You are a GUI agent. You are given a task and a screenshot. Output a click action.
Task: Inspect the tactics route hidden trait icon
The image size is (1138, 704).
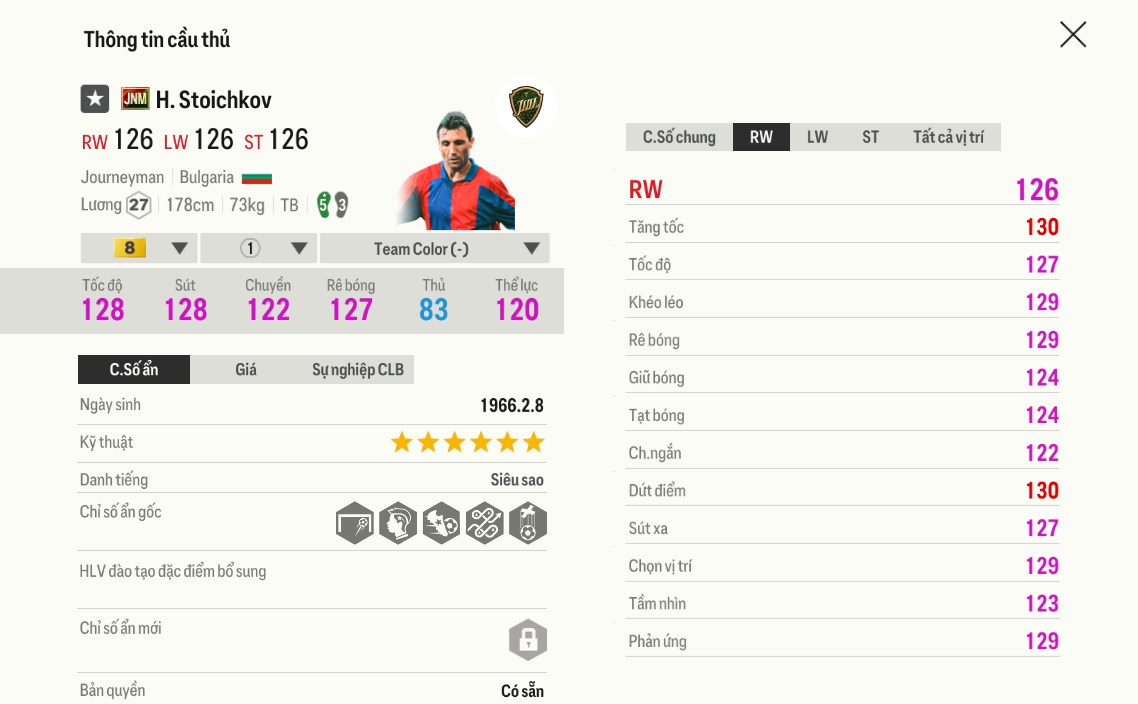click(484, 523)
